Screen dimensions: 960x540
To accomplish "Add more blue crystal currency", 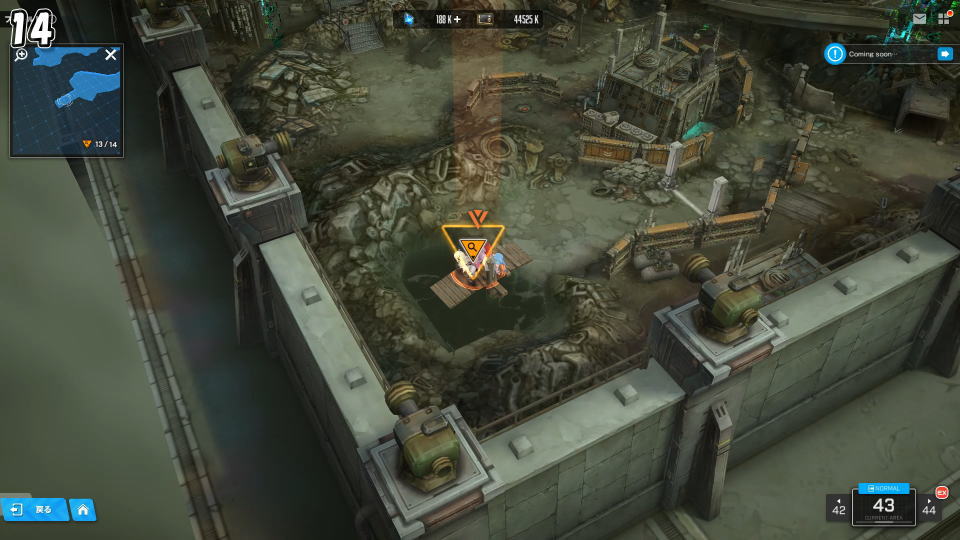I will click(457, 19).
